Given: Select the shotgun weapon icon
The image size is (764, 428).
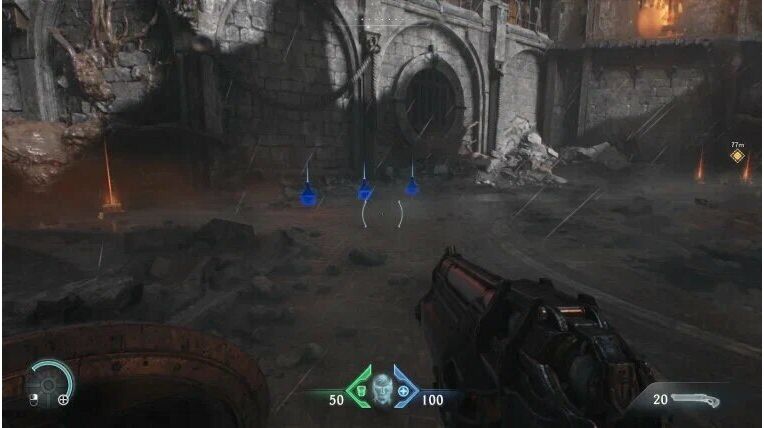Looking at the screenshot, I should pos(697,399).
